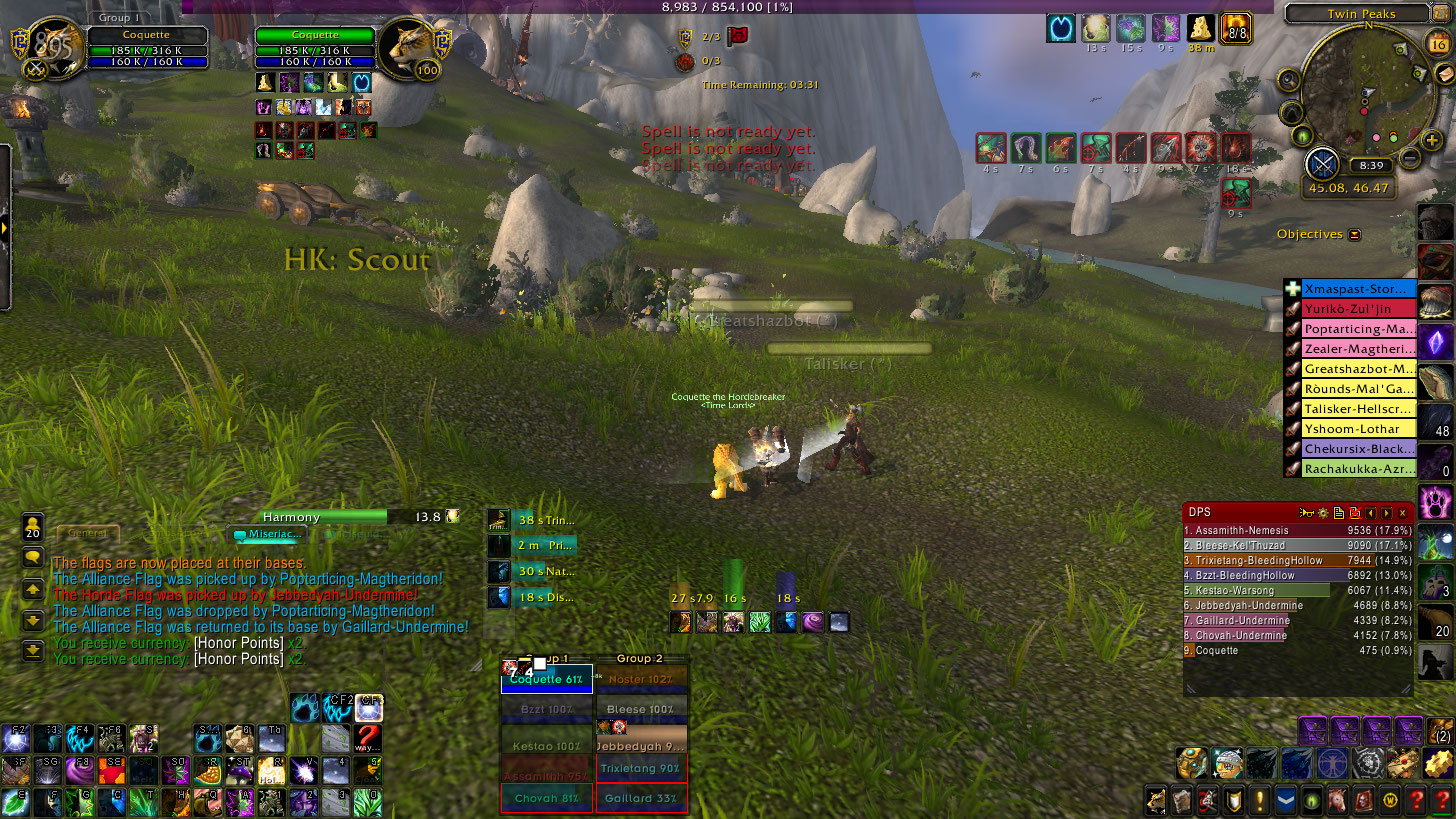1456x819 pixels.
Task: Open the horse head mounts micro button
Action: (1336, 800)
